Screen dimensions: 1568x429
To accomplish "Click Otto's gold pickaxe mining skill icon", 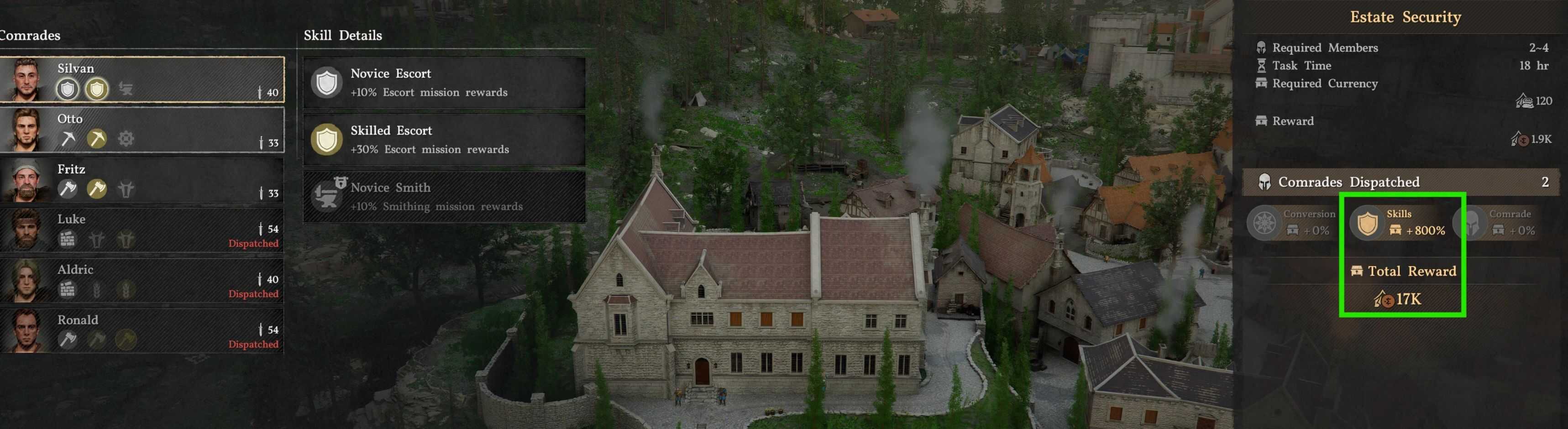I will pos(97,139).
